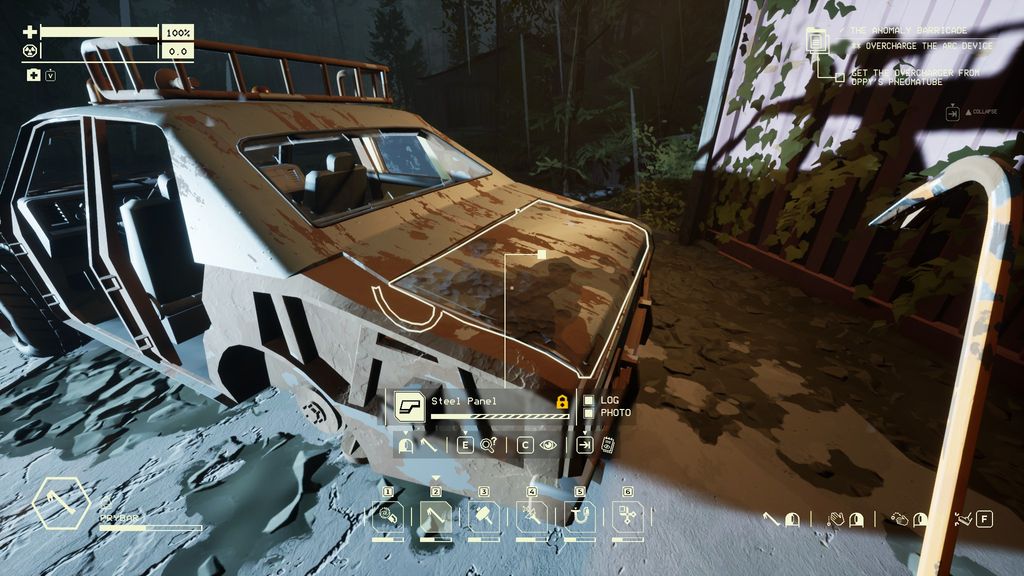This screenshot has width=1024, height=576.
Task: Choose the scrapper tool in hotbar slot 6
Action: click(627, 517)
